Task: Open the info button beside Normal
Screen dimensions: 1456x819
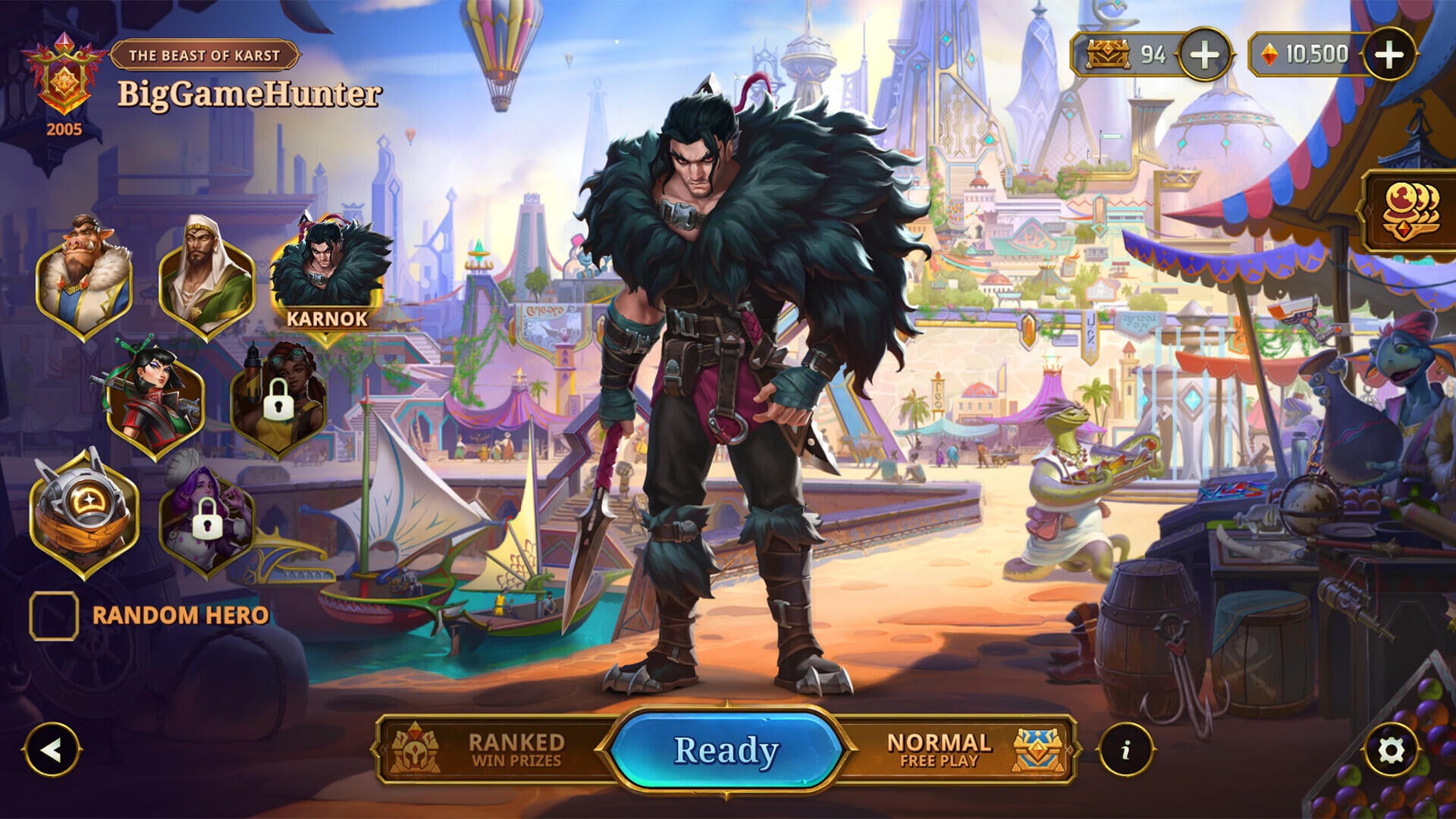Action: click(x=1125, y=750)
